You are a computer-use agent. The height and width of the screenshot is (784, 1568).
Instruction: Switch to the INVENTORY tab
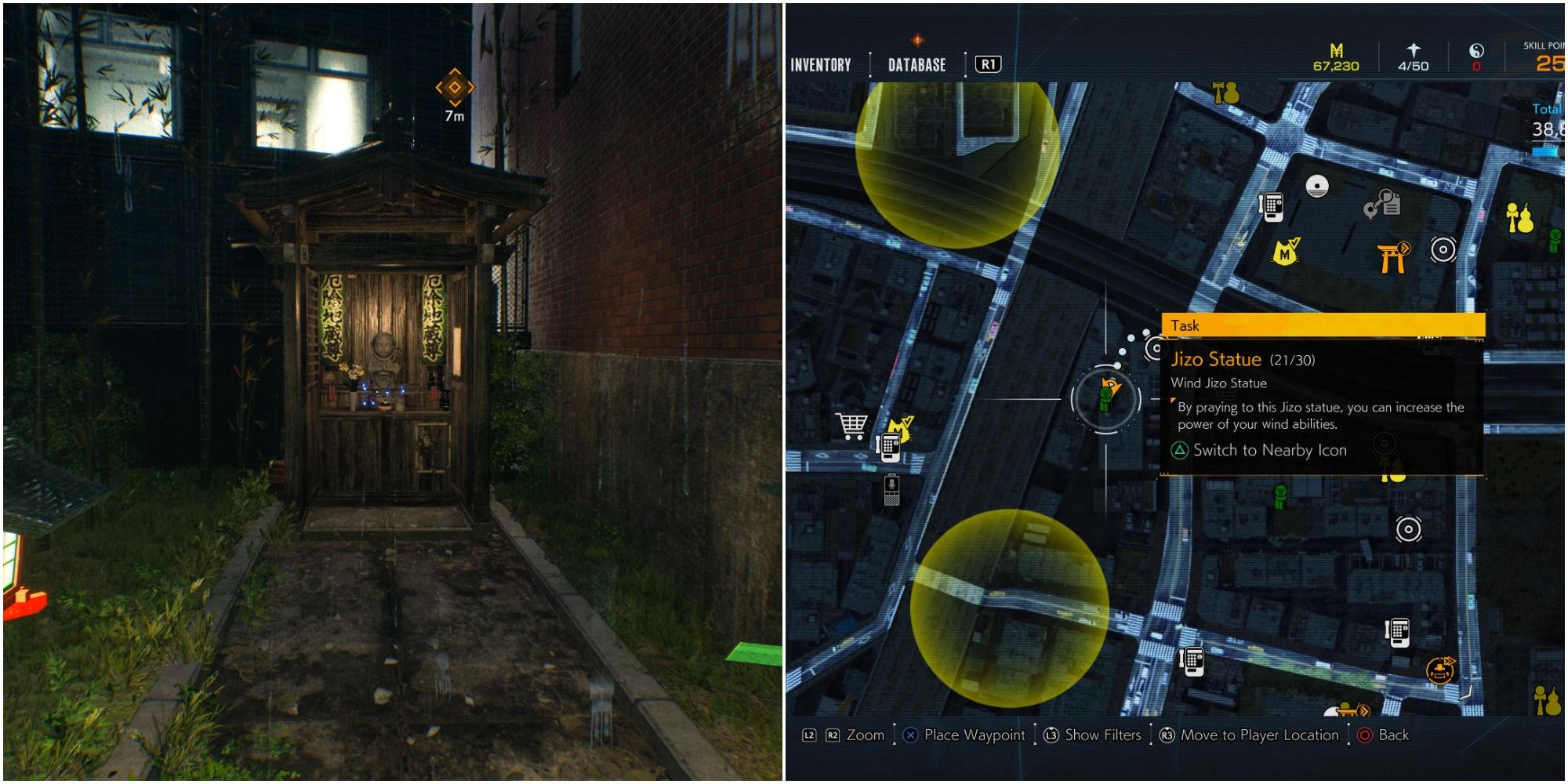pyautogui.click(x=819, y=65)
